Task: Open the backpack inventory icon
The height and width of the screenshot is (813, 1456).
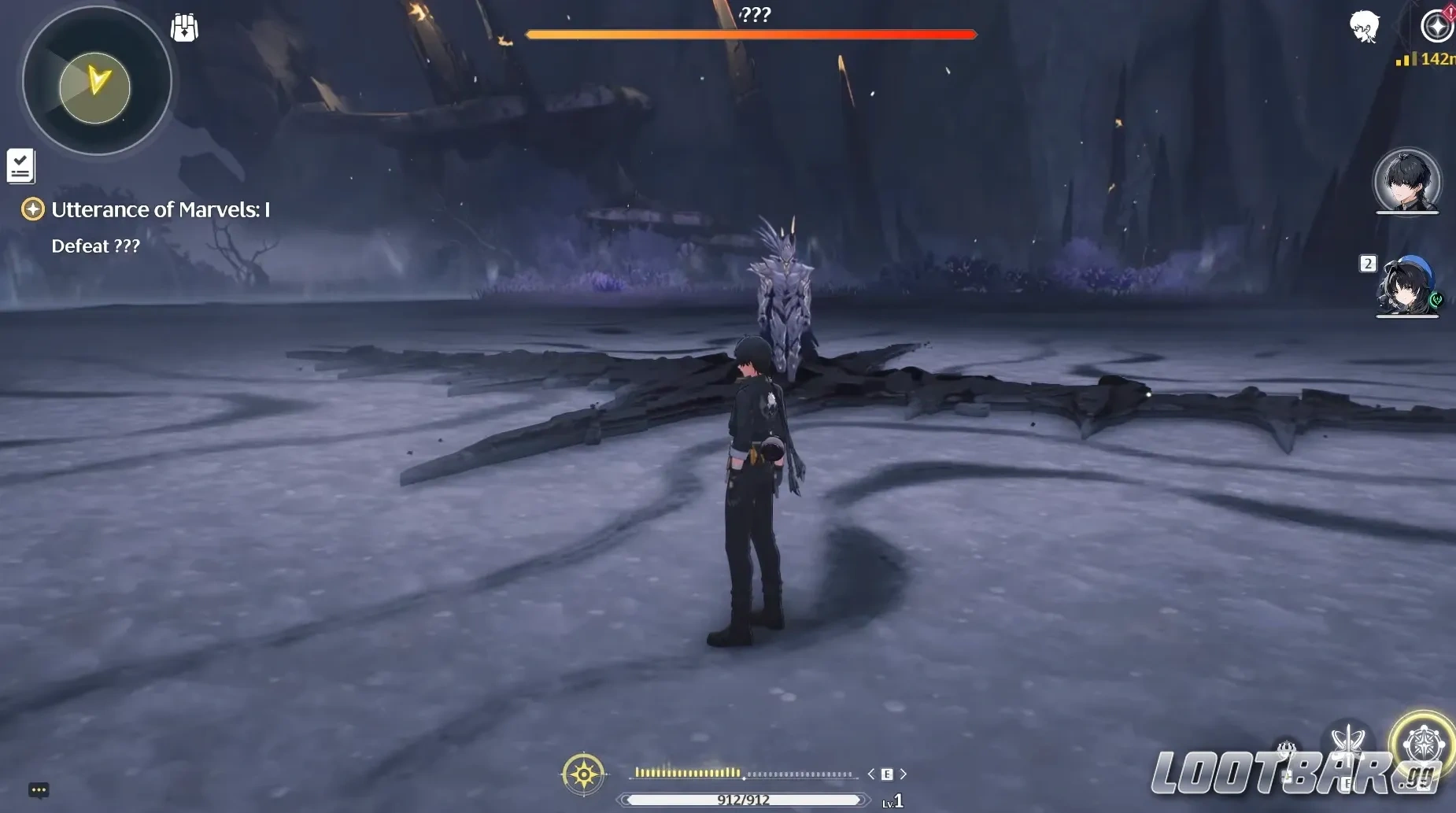Action: point(184,28)
